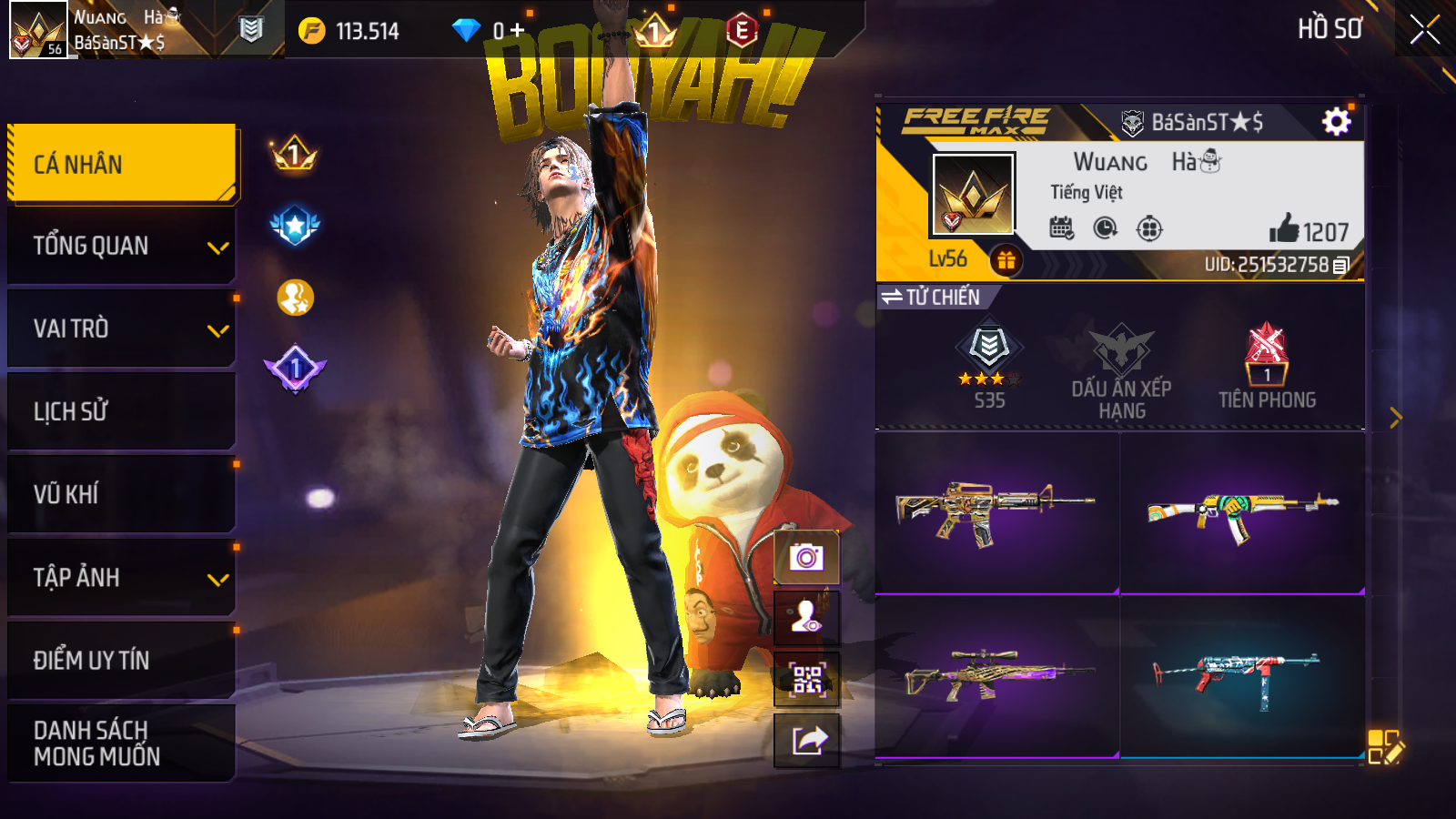
Task: Share profile with the arrow button
Action: tap(806, 741)
